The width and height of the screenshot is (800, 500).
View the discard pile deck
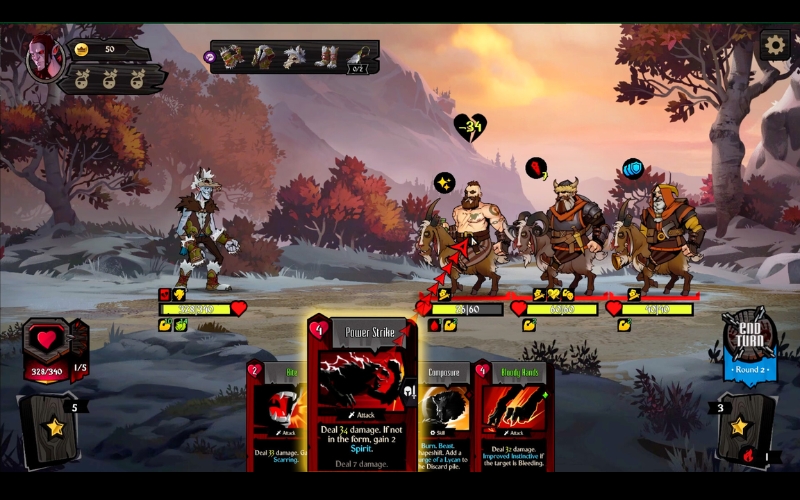pos(746,430)
